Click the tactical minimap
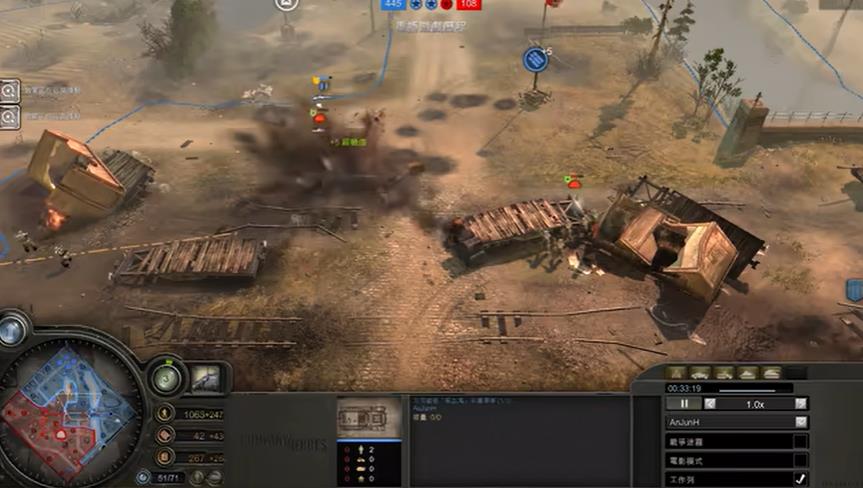Viewport: 863px width, 488px height. [x=68, y=408]
